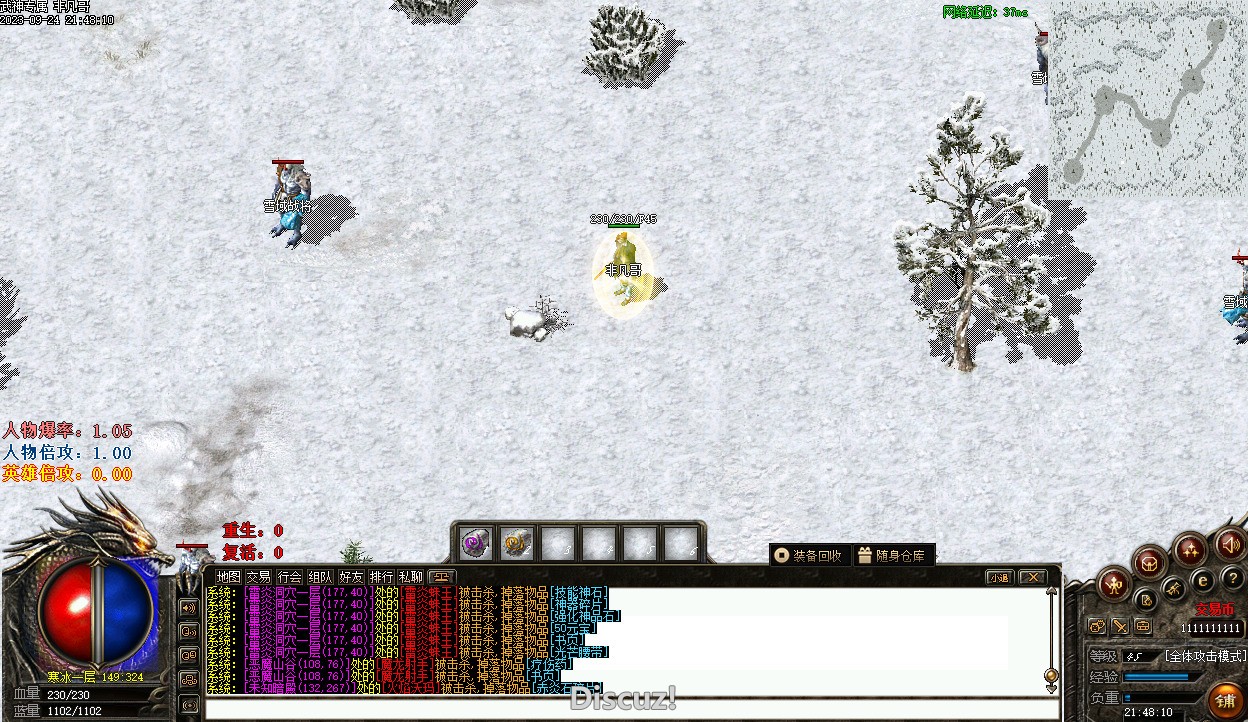Switch to the 地图 map tab
The width and height of the screenshot is (1248, 722).
[229, 577]
